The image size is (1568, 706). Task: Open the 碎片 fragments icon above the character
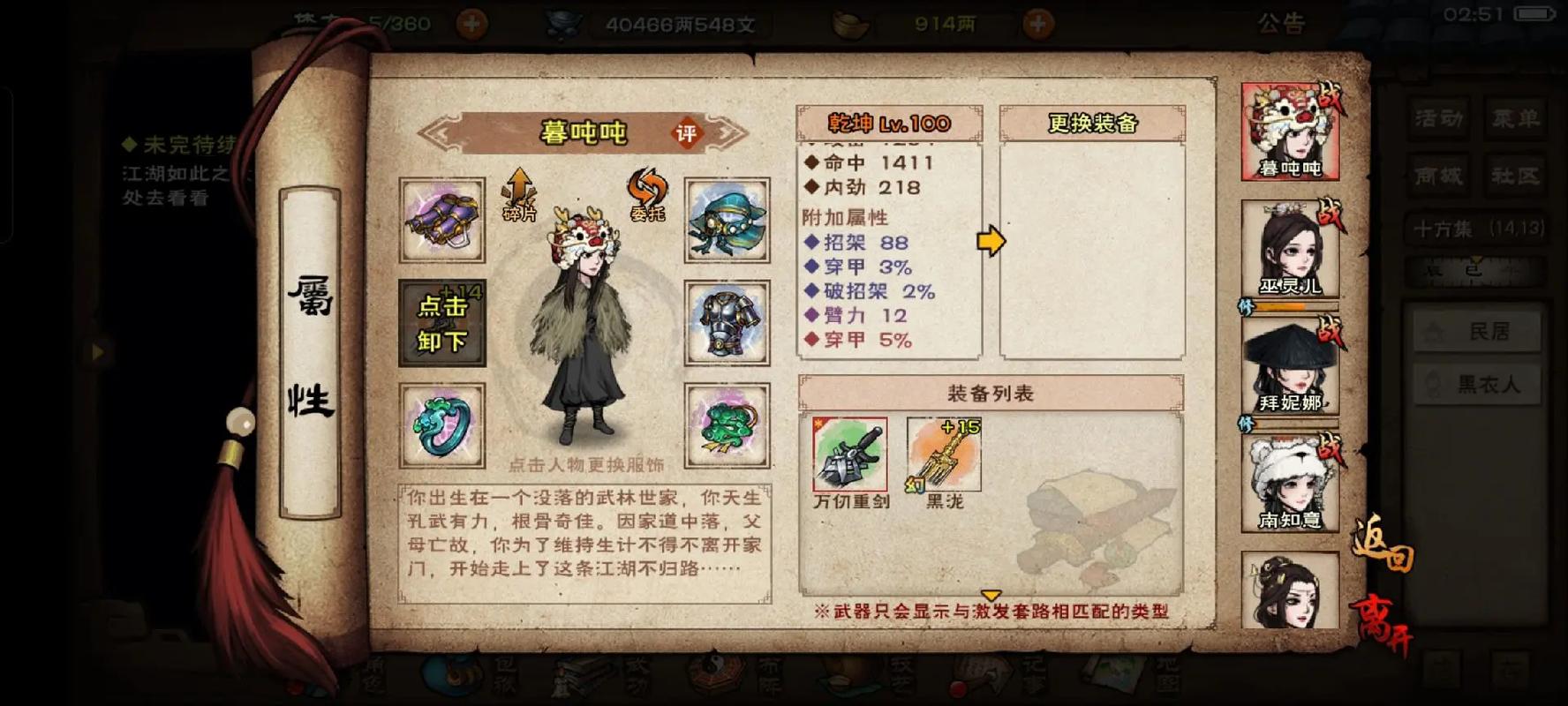click(x=519, y=196)
